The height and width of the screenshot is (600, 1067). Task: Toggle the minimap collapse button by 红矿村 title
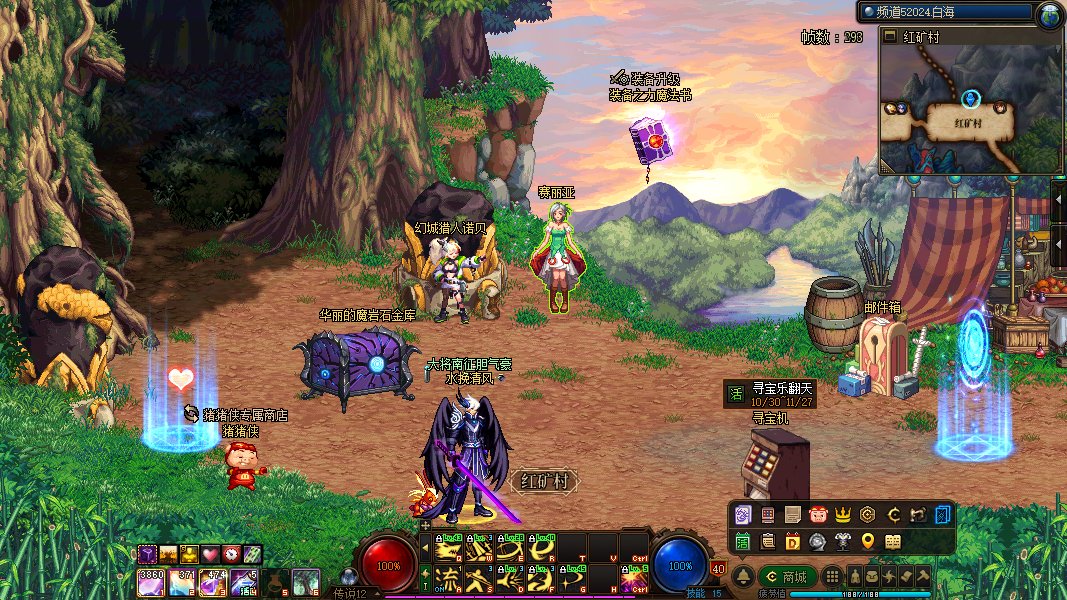coord(890,36)
